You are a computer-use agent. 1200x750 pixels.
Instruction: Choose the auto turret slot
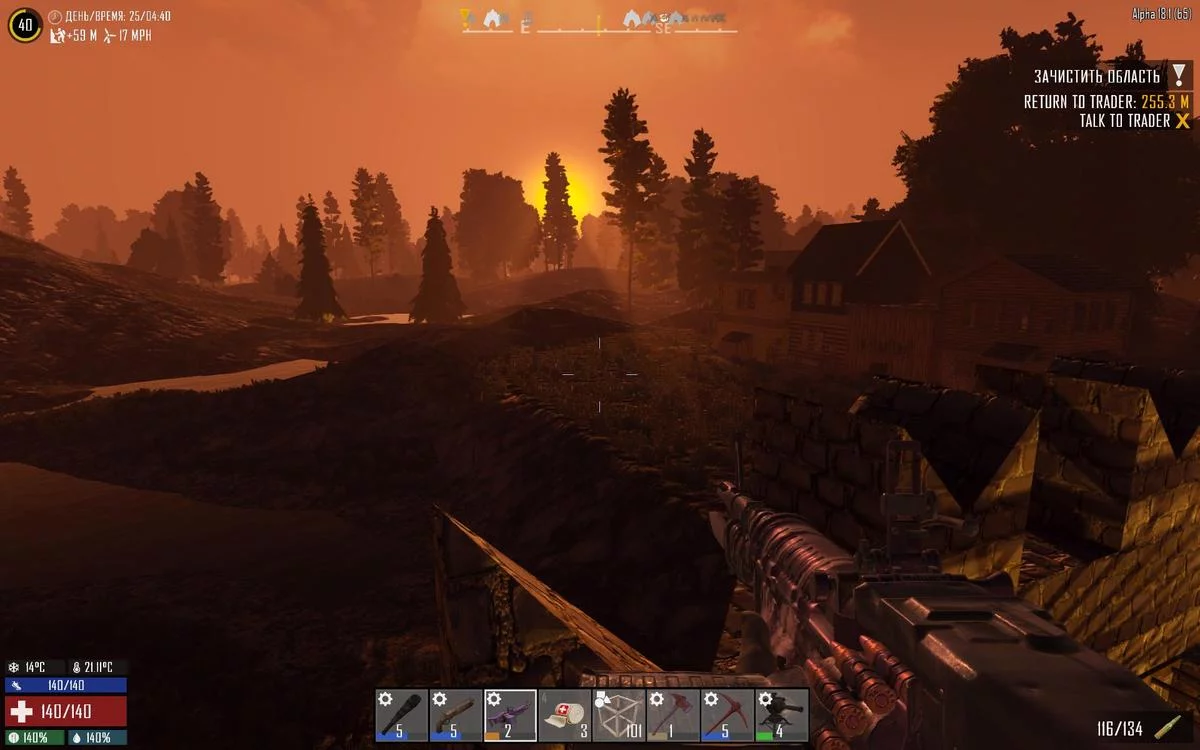pyautogui.click(x=781, y=715)
